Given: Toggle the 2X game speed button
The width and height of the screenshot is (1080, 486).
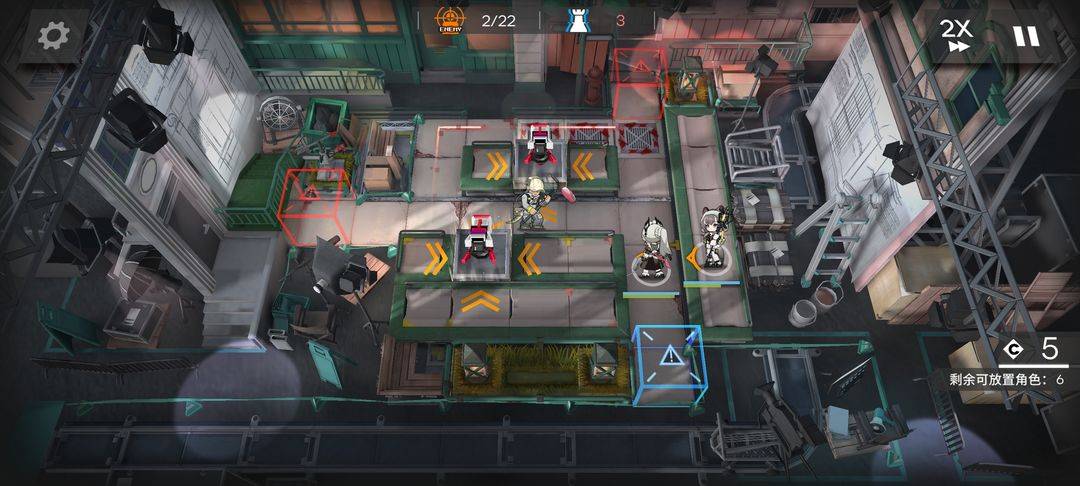Looking at the screenshot, I should coord(956,35).
